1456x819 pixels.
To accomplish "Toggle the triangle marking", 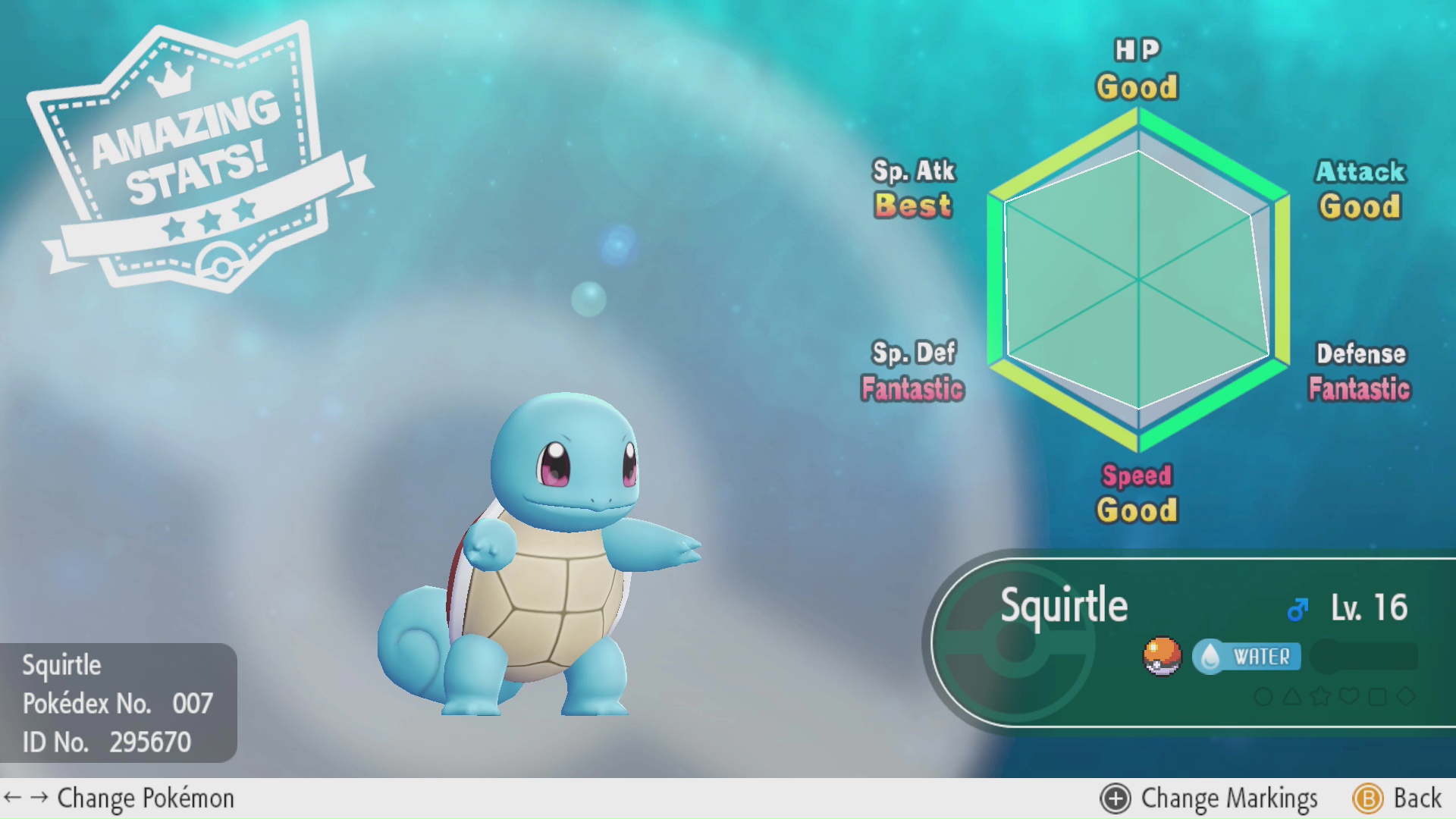I will (x=1292, y=696).
